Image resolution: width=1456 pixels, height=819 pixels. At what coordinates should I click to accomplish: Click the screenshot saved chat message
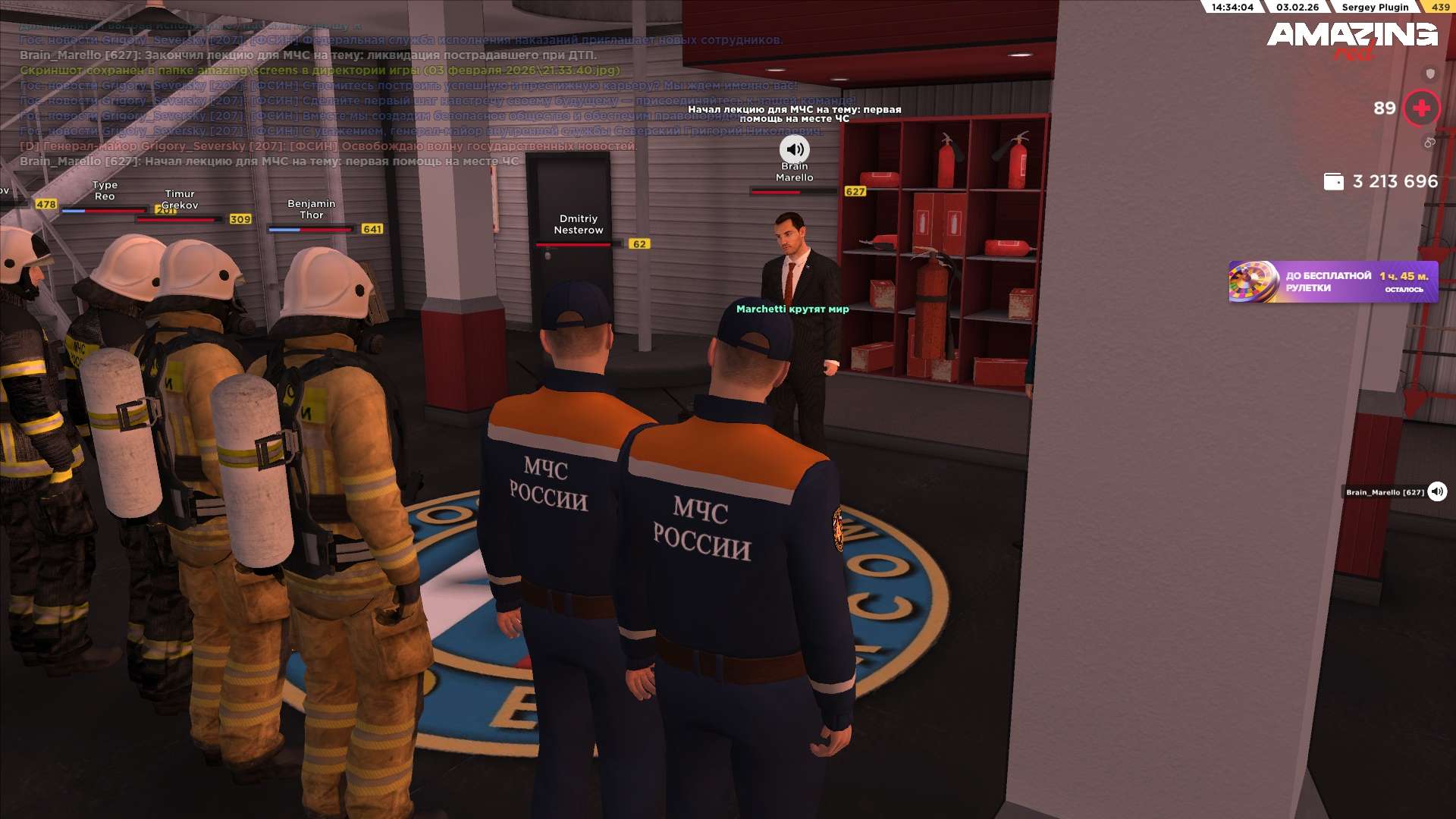pos(319,71)
